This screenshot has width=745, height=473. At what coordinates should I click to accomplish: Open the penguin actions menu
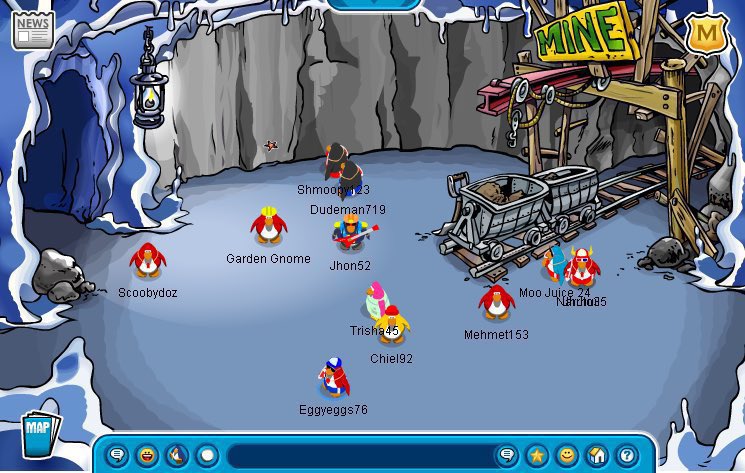[177, 456]
